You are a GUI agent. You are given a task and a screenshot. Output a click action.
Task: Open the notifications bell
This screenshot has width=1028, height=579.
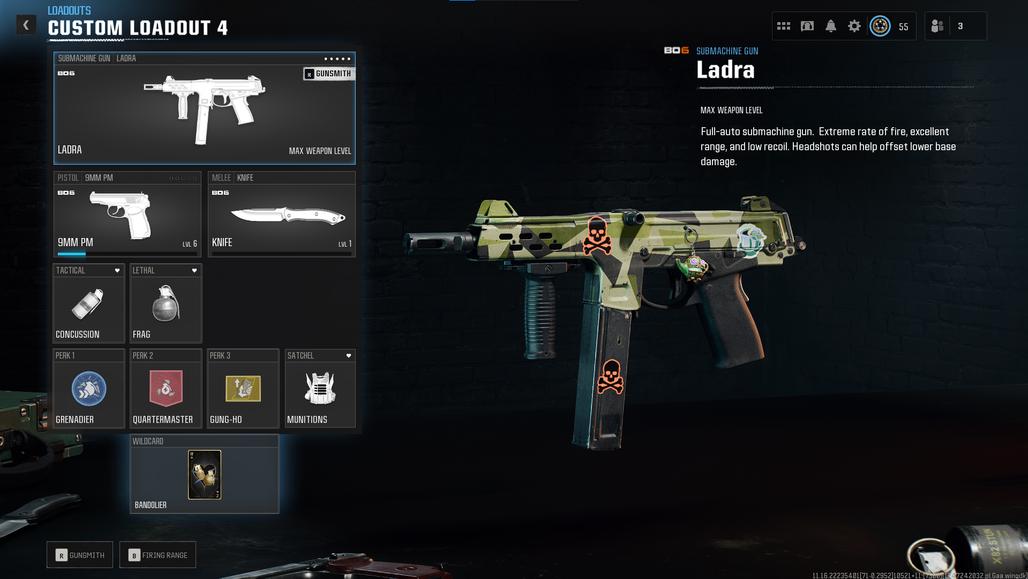coord(831,26)
